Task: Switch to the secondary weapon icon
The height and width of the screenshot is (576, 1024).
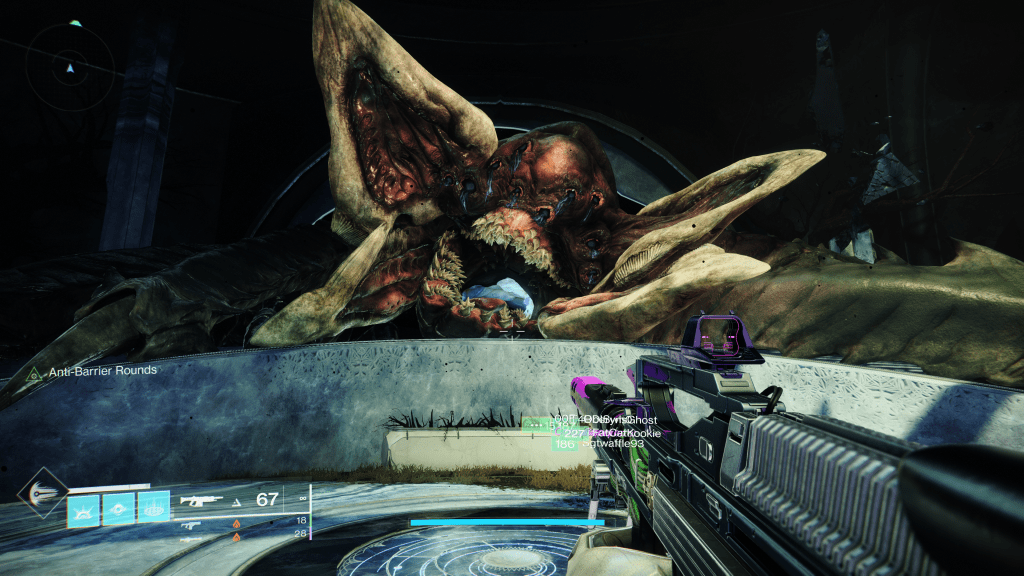Action: [191, 523]
